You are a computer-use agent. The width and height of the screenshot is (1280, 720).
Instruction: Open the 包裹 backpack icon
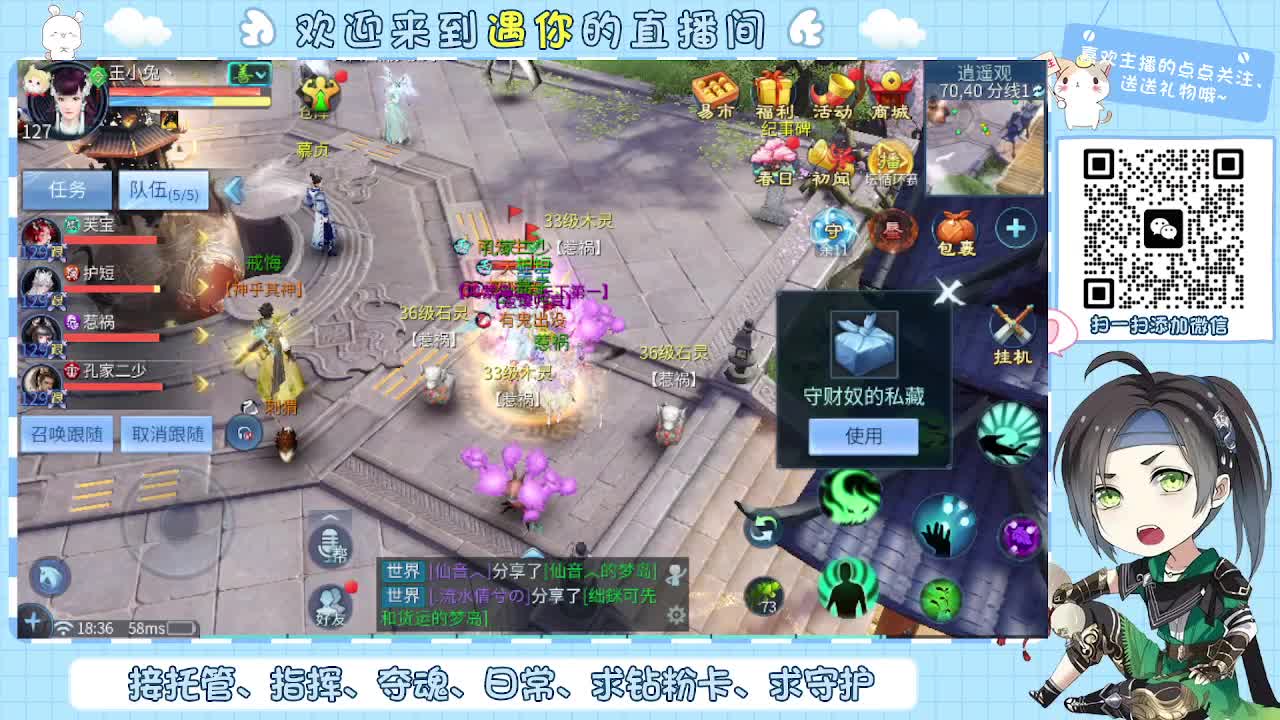[955, 230]
